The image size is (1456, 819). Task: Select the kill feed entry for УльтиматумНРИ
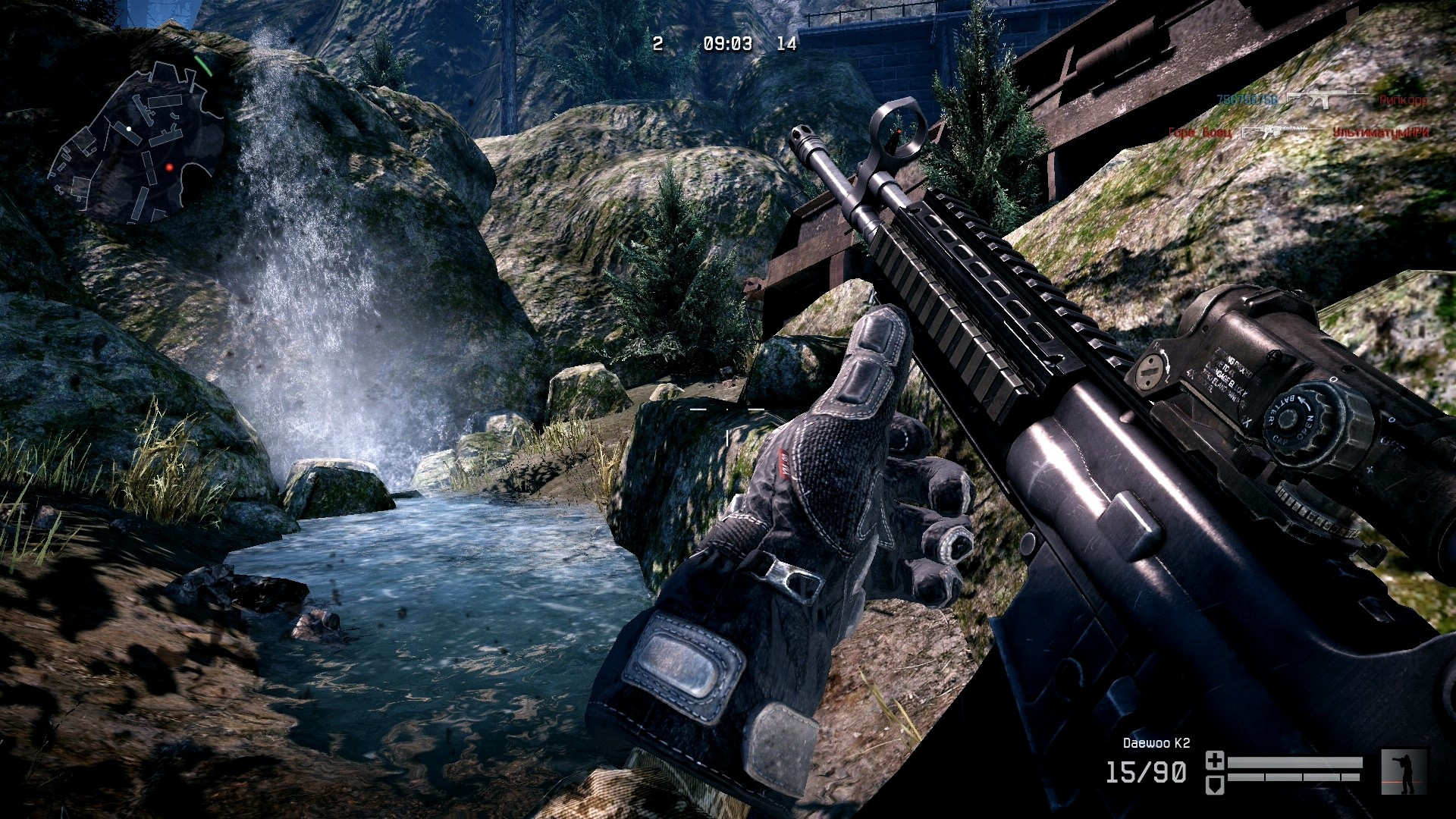click(x=1380, y=133)
